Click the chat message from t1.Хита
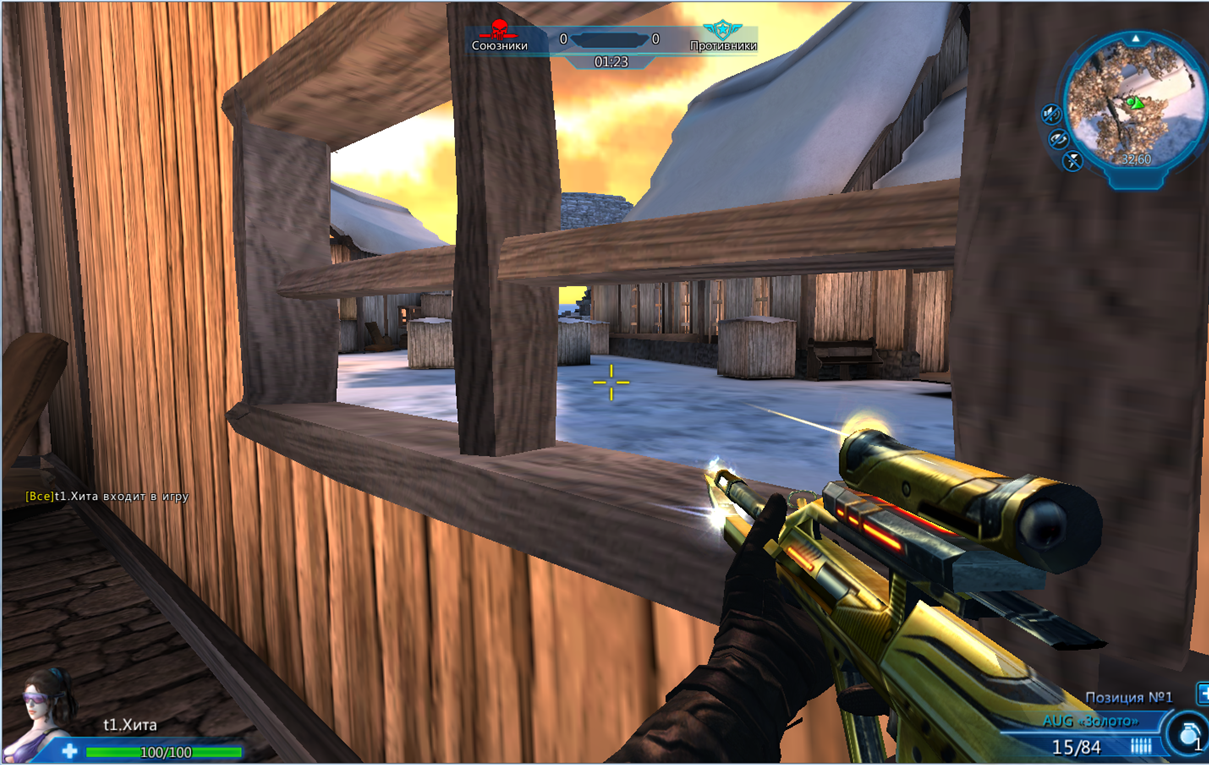 [x=107, y=496]
